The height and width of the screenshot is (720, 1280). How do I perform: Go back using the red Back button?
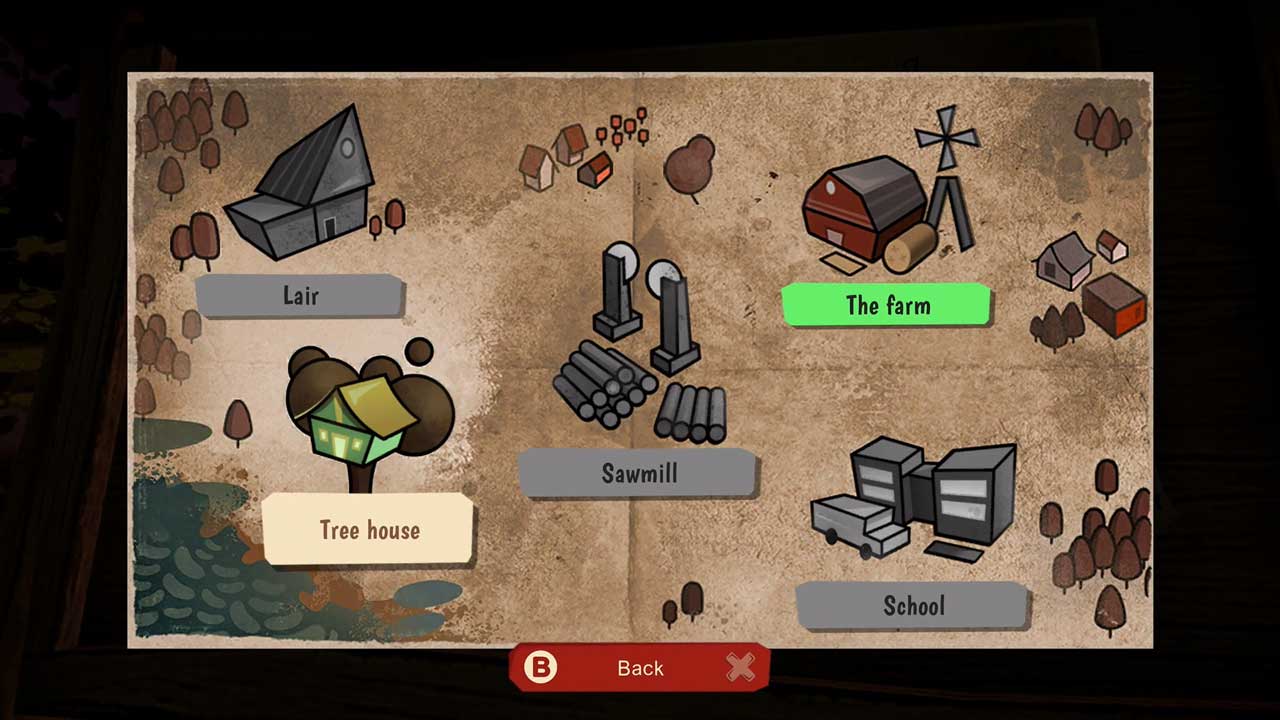click(639, 667)
